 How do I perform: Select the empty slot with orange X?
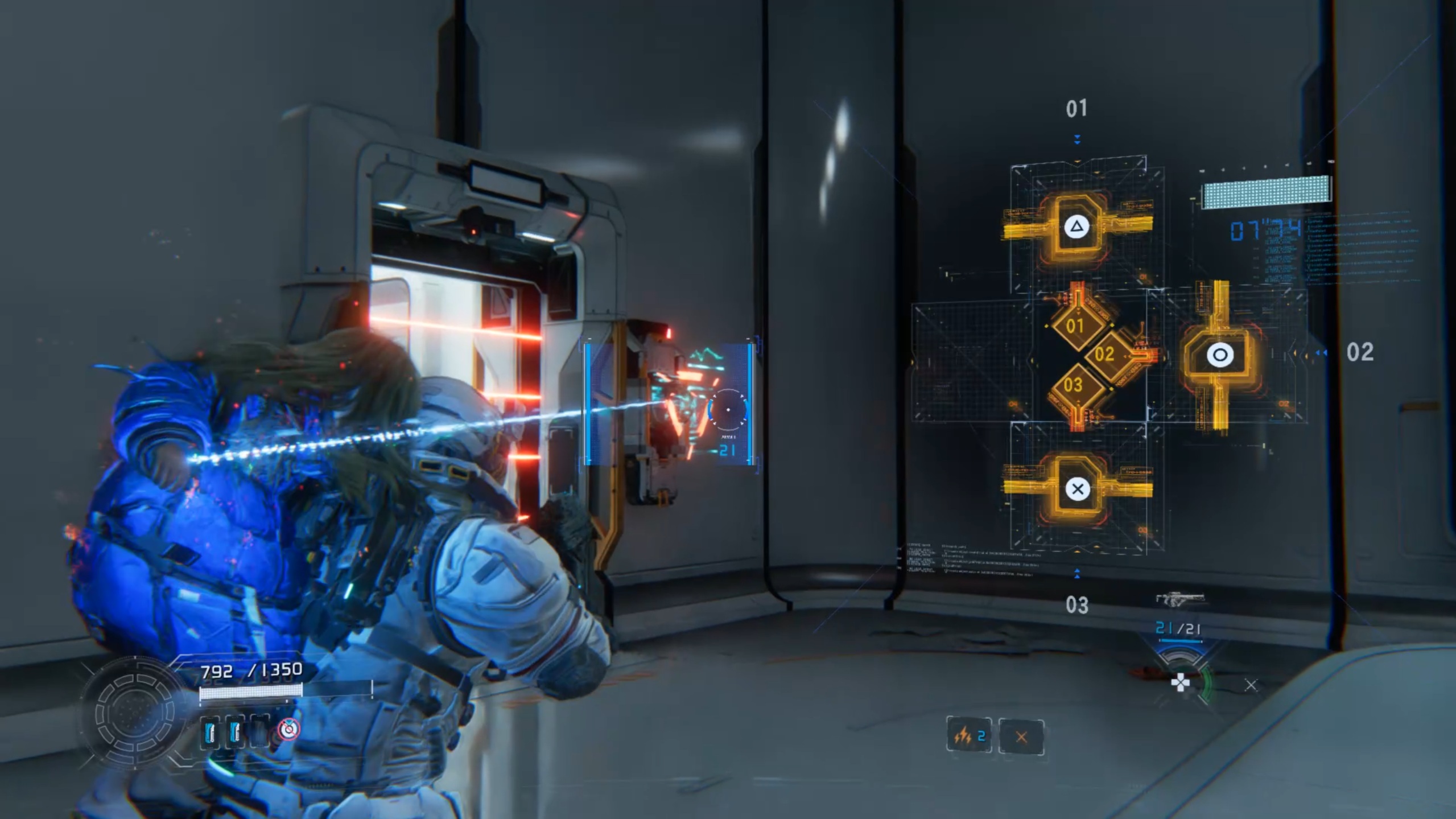(1021, 737)
